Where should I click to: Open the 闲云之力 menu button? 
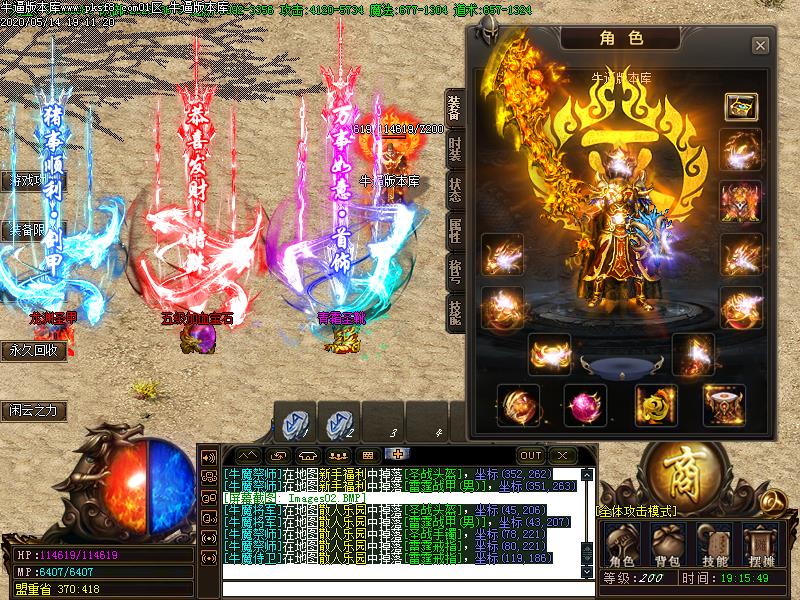click(37, 410)
